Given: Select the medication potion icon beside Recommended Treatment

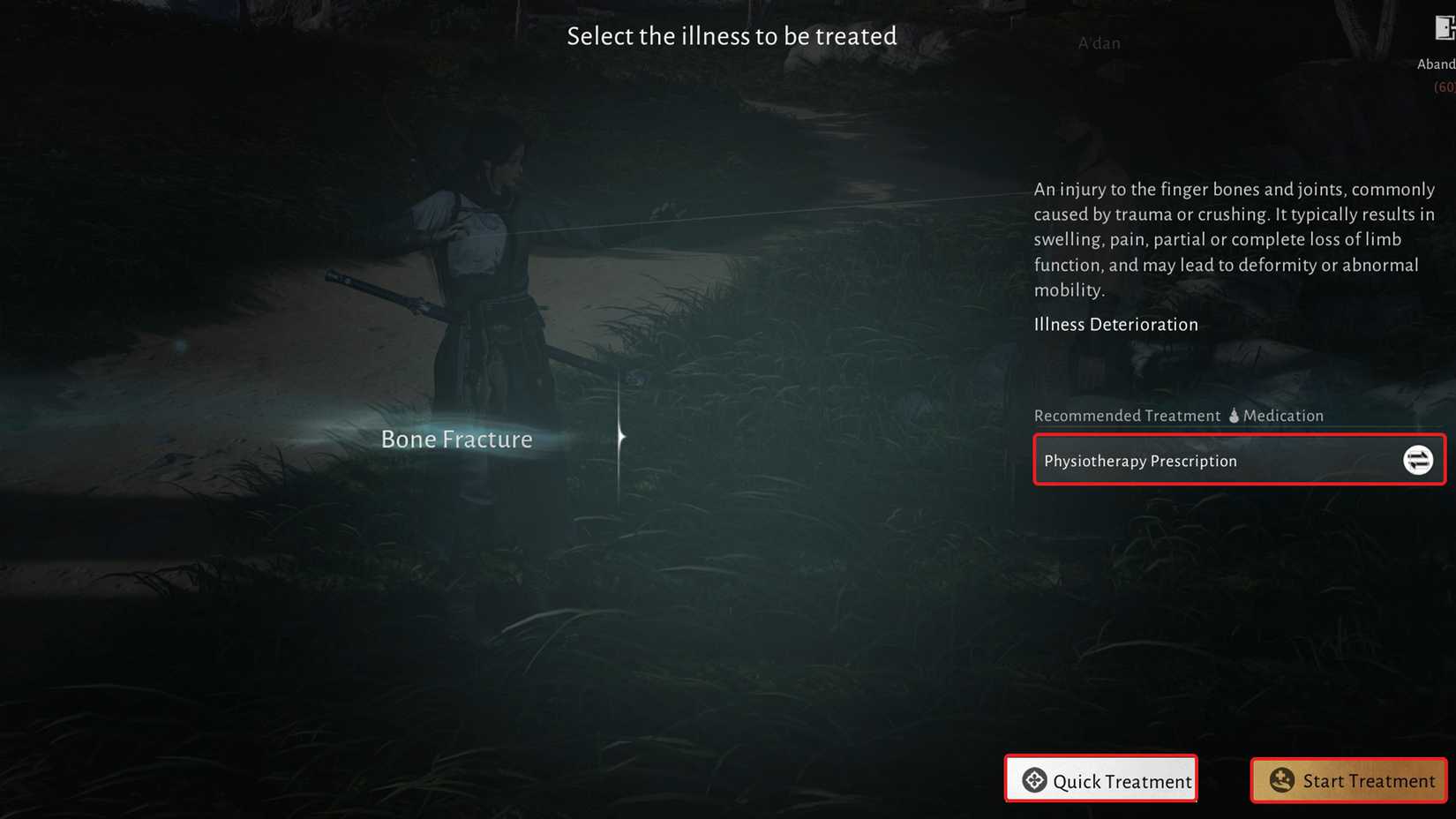Looking at the screenshot, I should click(x=1233, y=415).
